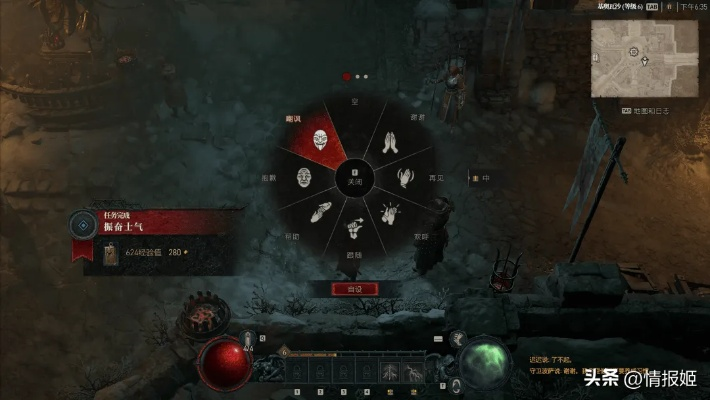
Task: Choose the pale face mask emote
Action: coord(304,178)
